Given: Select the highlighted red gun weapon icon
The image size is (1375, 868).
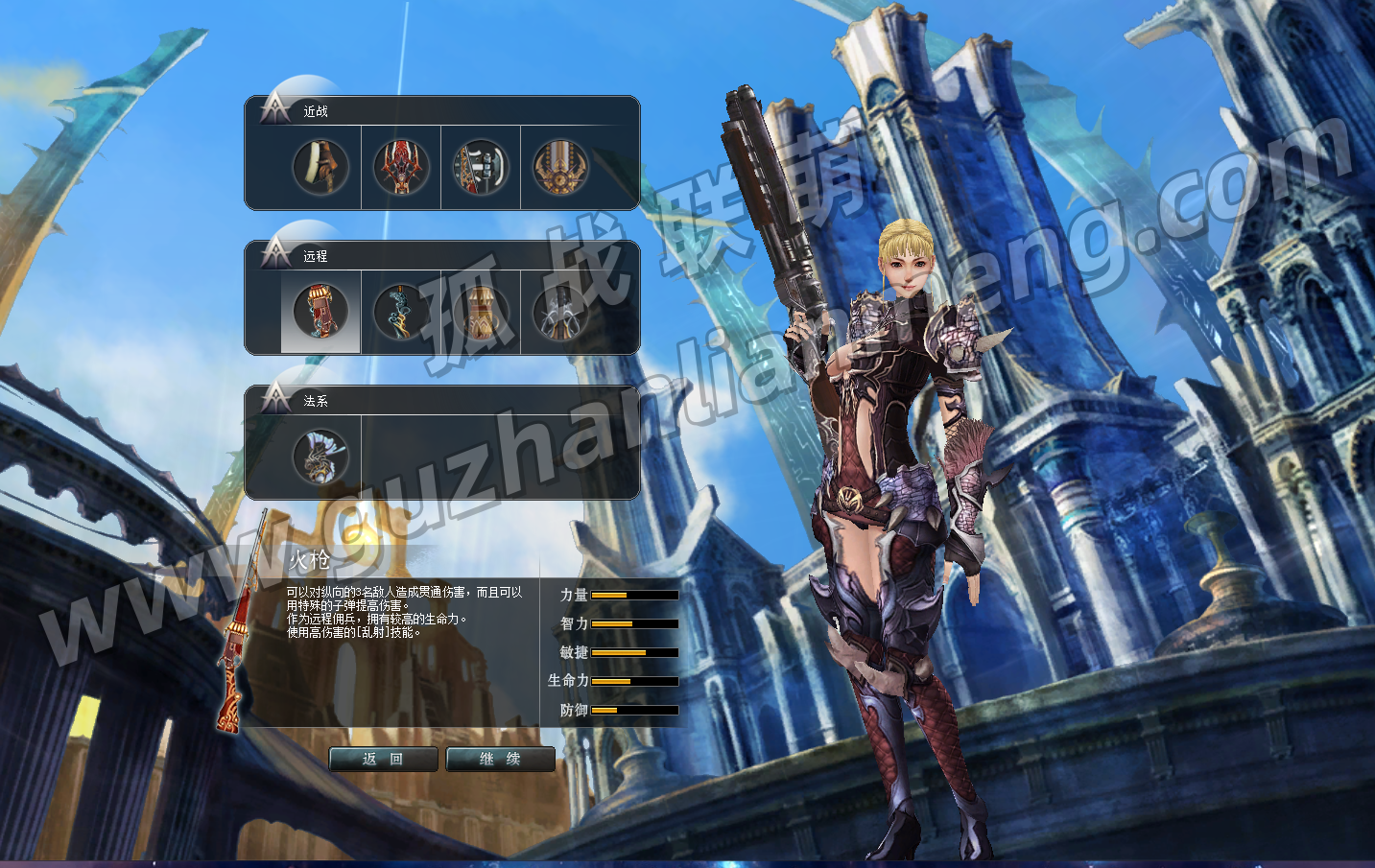Looking at the screenshot, I should [x=320, y=312].
